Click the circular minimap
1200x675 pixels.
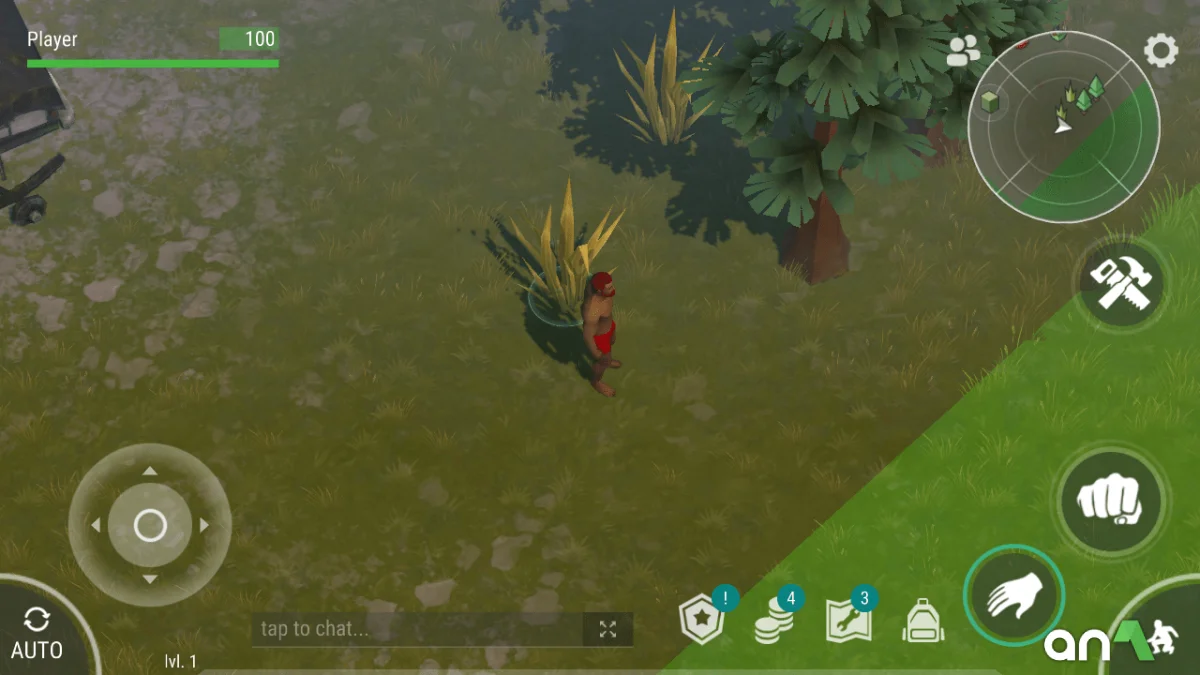[1063, 126]
